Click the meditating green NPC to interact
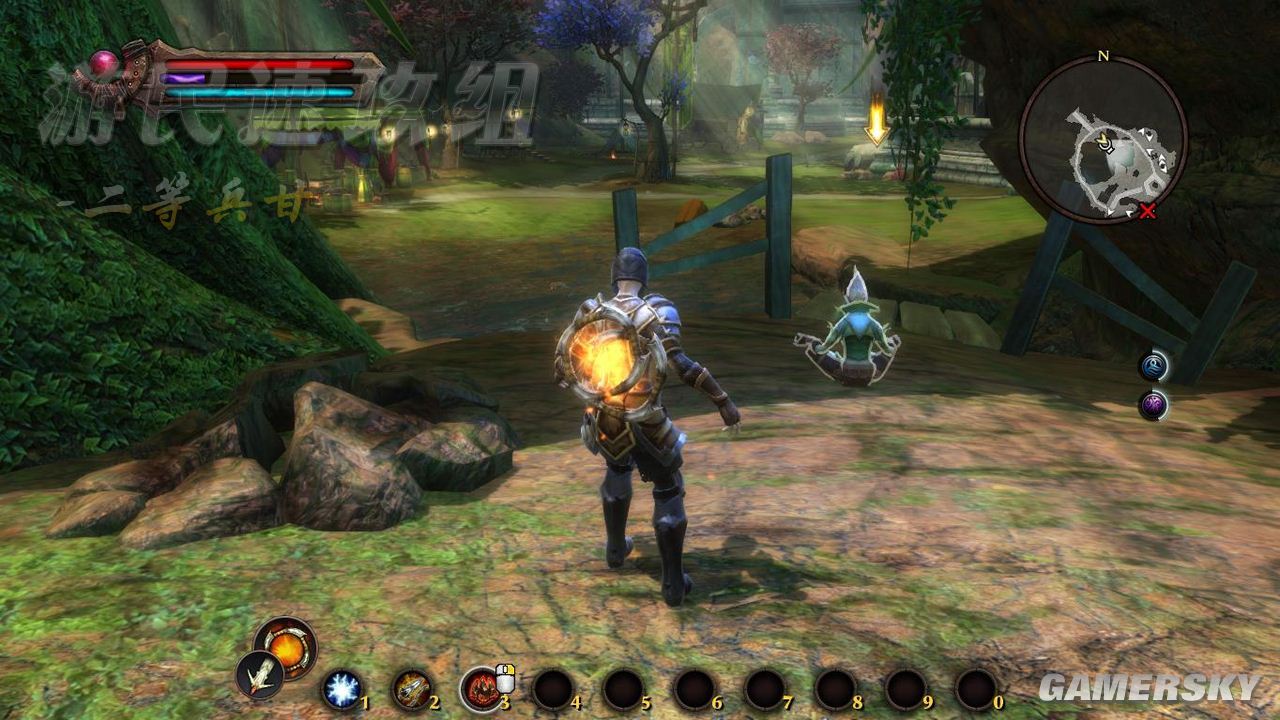The image size is (1280, 720). point(855,330)
